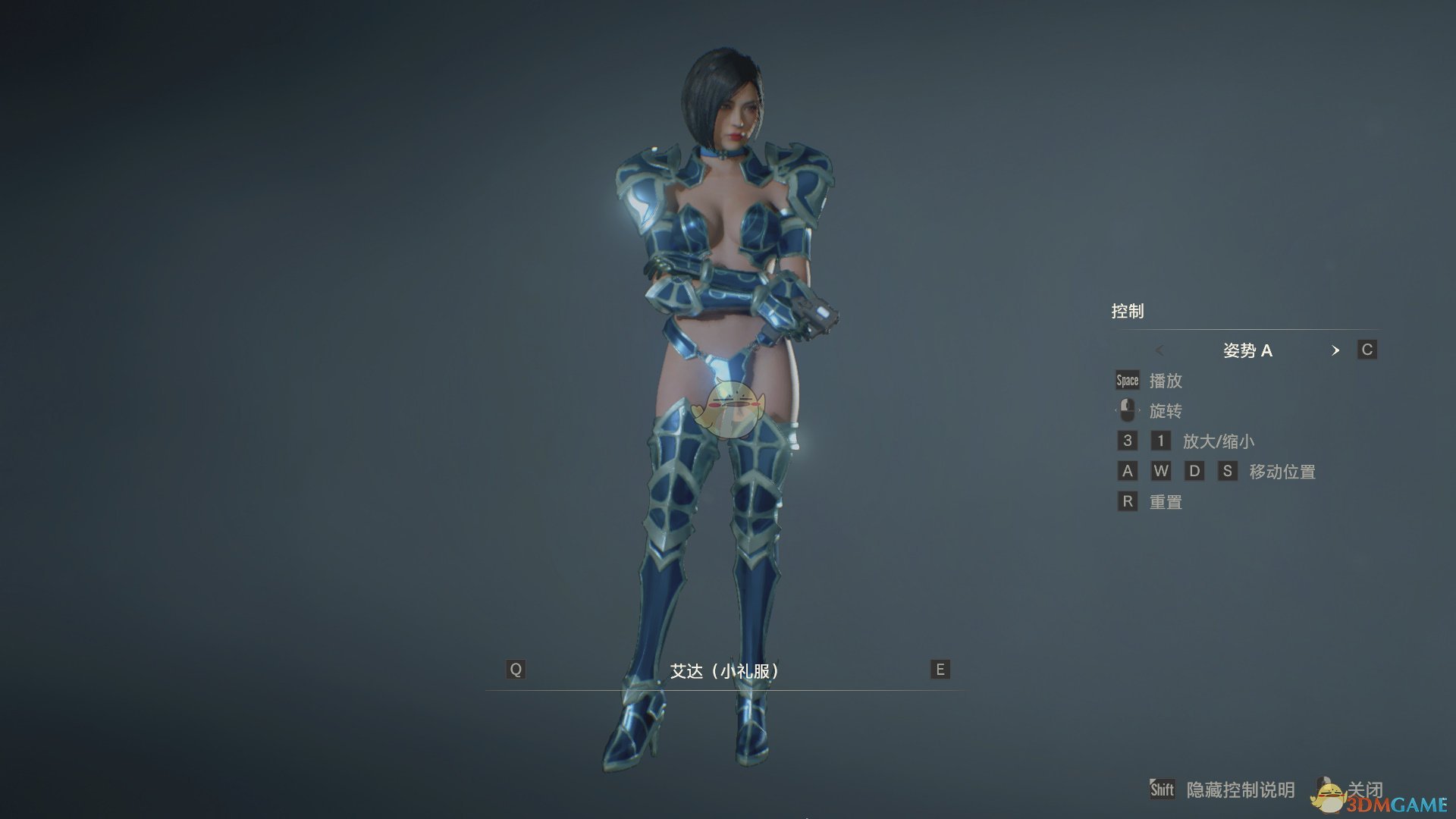Click the 1 key icon for zoom out
Screen dimensions: 1456x819
point(1160,441)
